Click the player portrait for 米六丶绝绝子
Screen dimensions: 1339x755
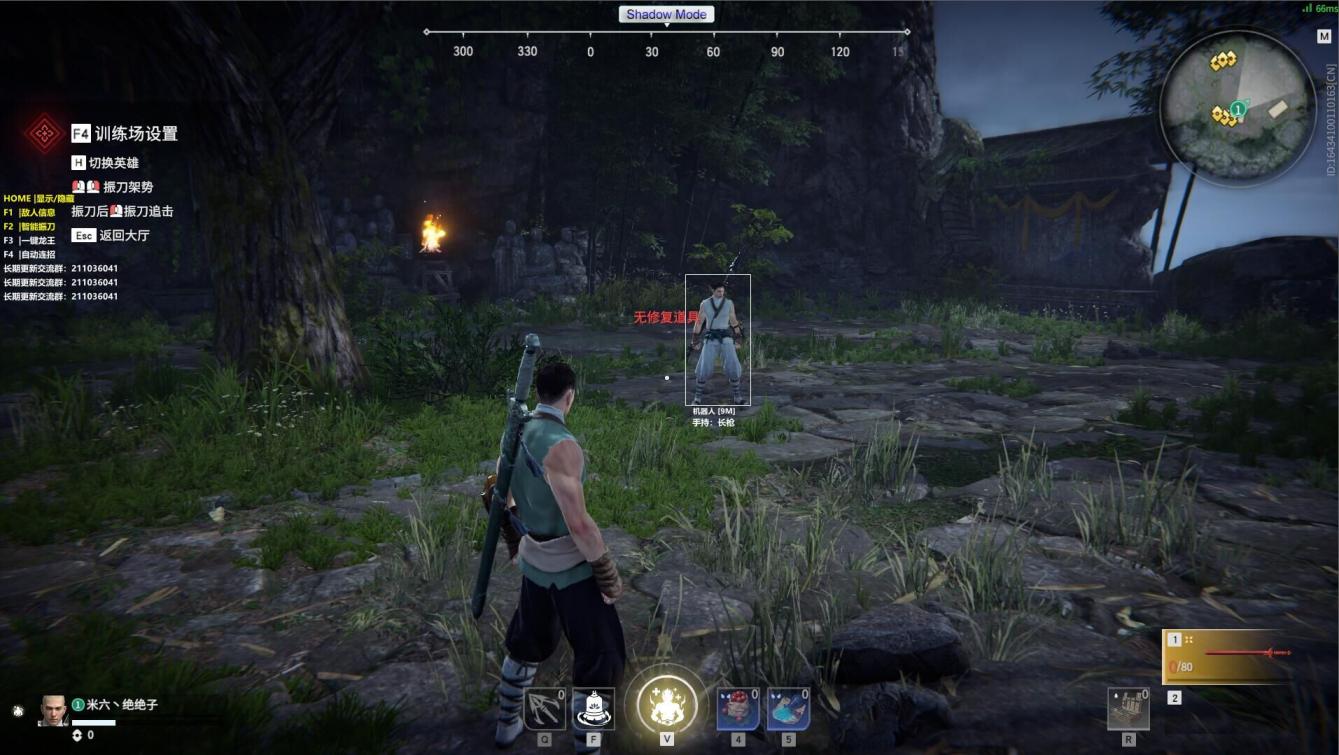(53, 710)
